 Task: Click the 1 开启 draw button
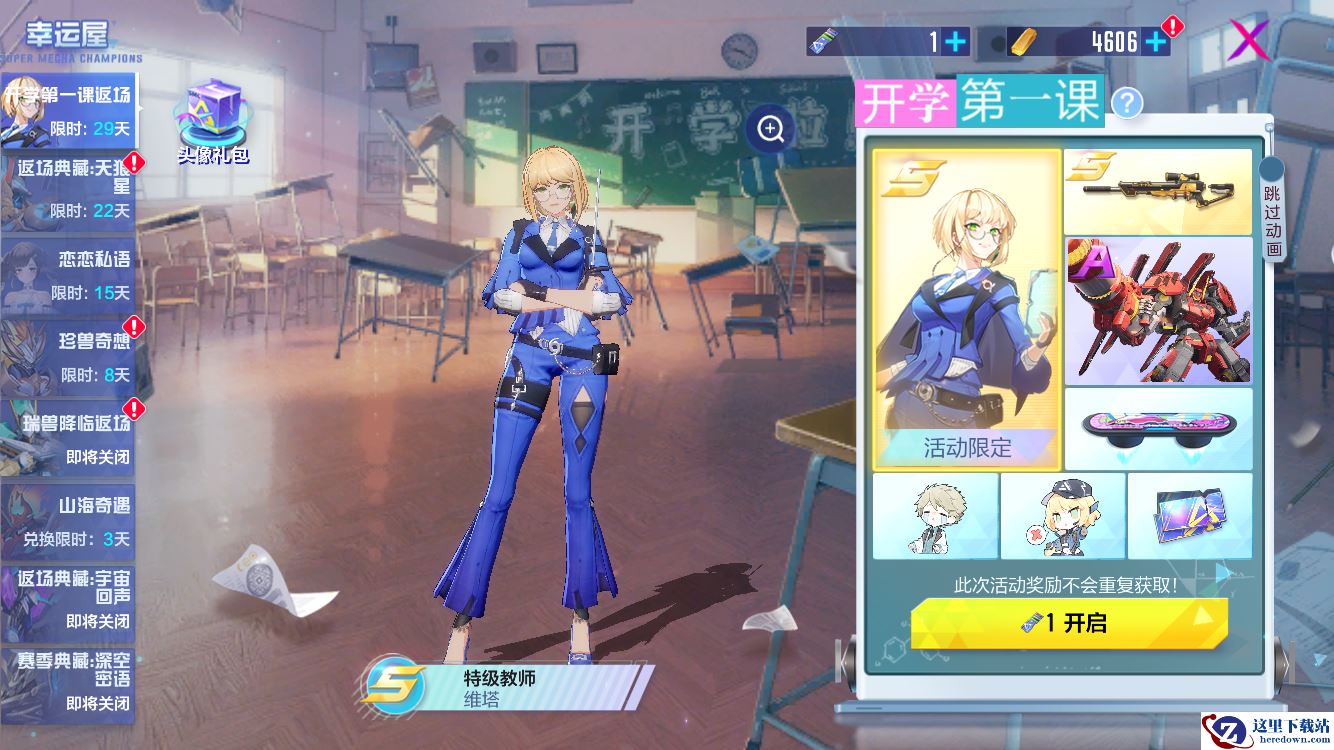tap(1069, 623)
